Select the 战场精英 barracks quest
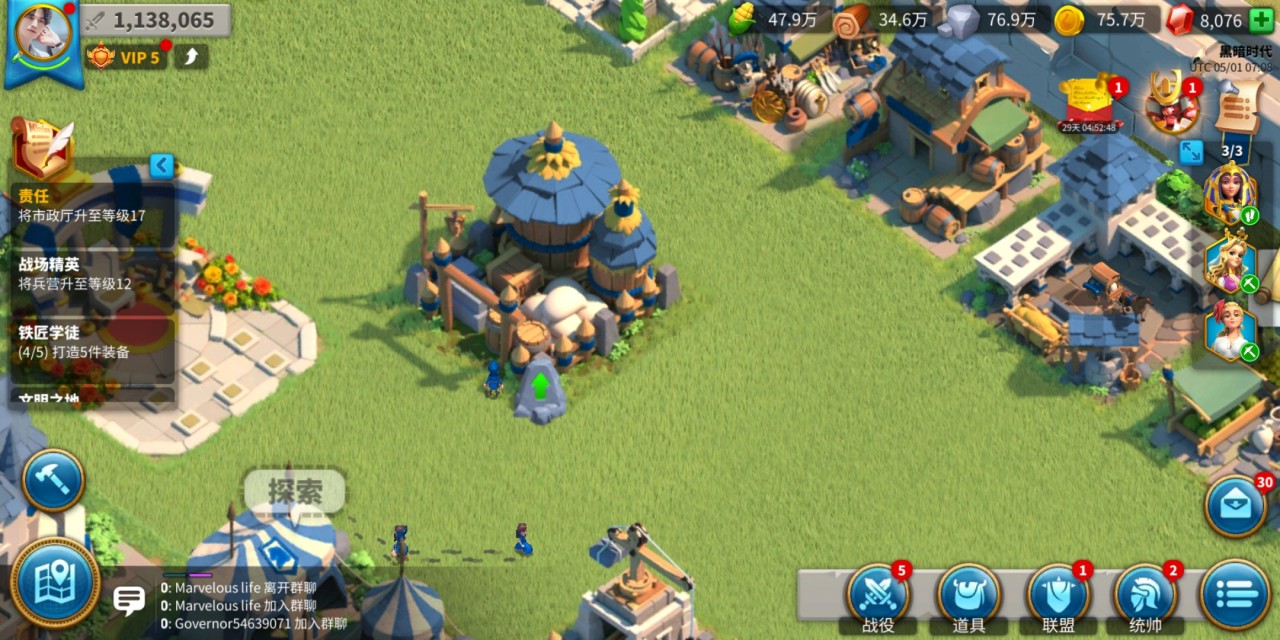 tap(90, 273)
